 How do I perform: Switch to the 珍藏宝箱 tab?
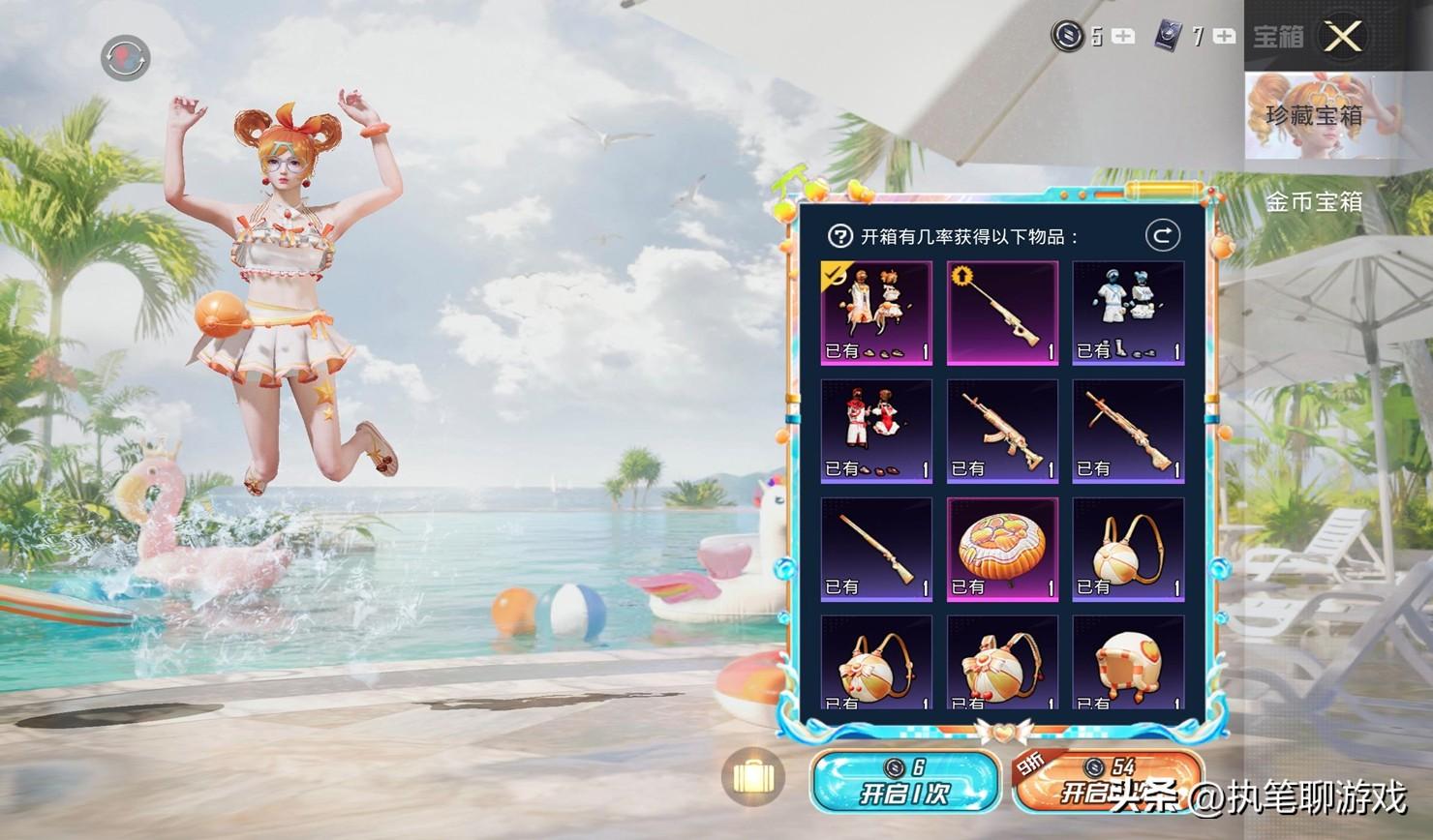[x=1314, y=115]
